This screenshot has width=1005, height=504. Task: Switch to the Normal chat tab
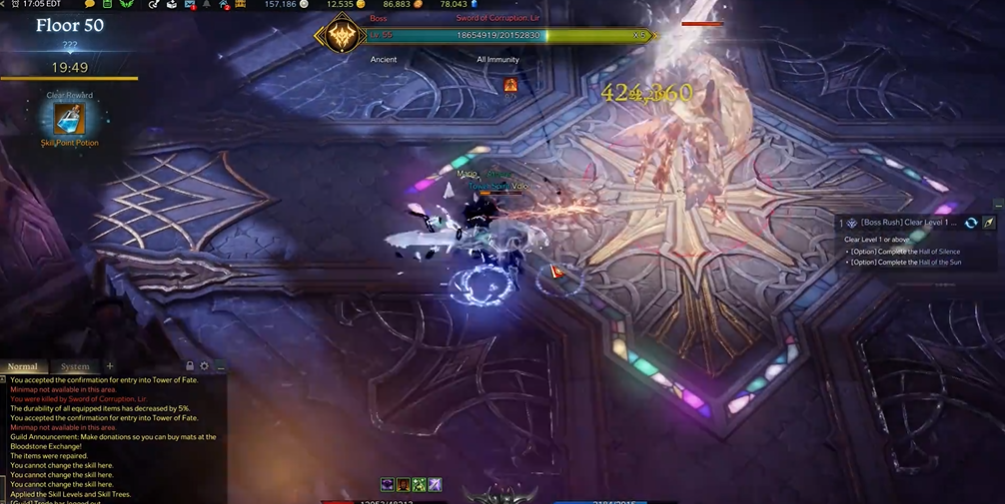[23, 367]
